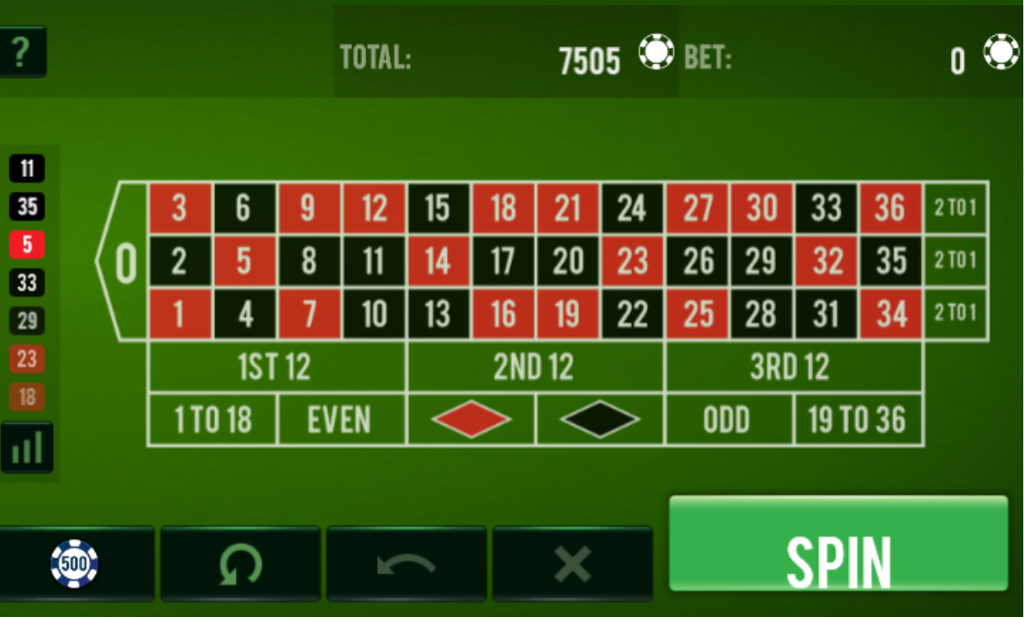This screenshot has height=617, width=1024.
Task: Select the ODD bet field
Action: pyautogui.click(x=728, y=420)
